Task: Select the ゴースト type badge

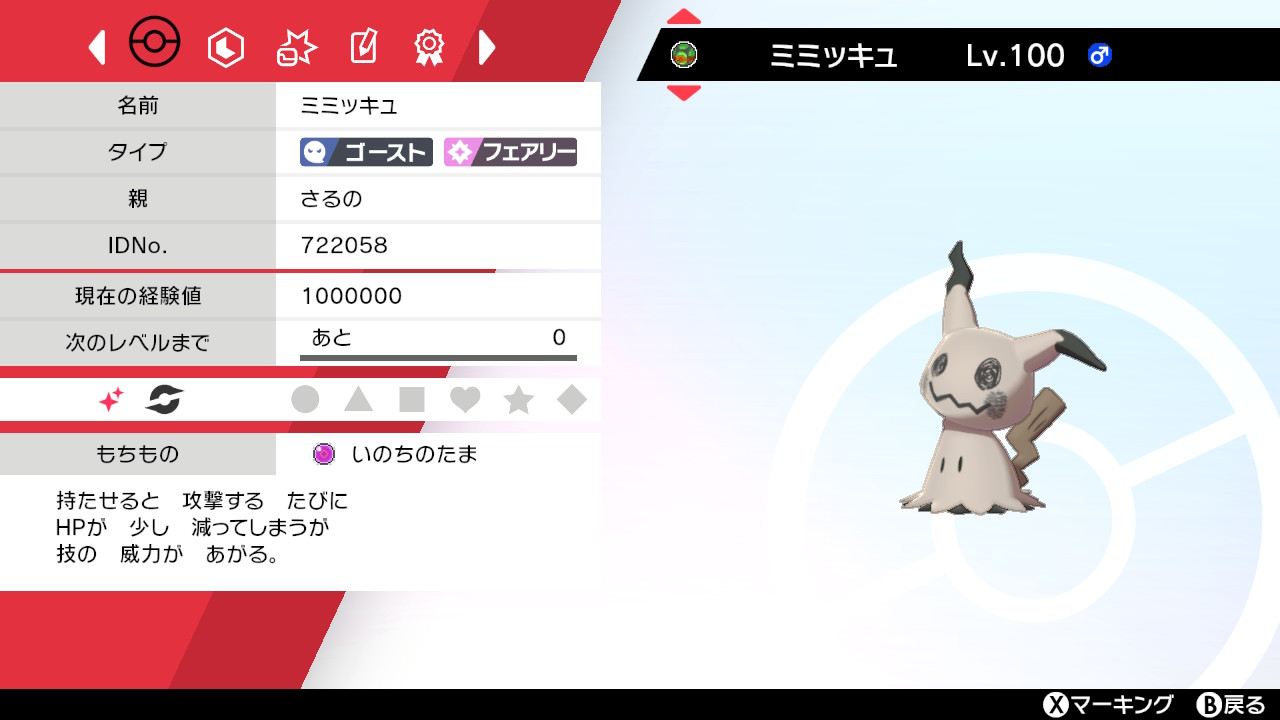Action: click(x=365, y=152)
